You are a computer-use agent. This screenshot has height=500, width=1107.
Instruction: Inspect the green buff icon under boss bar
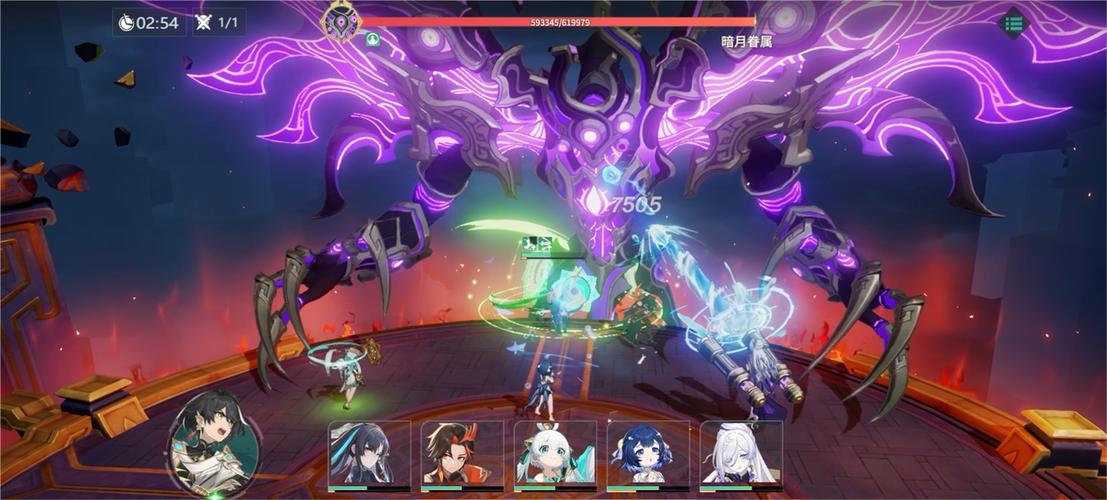372,40
